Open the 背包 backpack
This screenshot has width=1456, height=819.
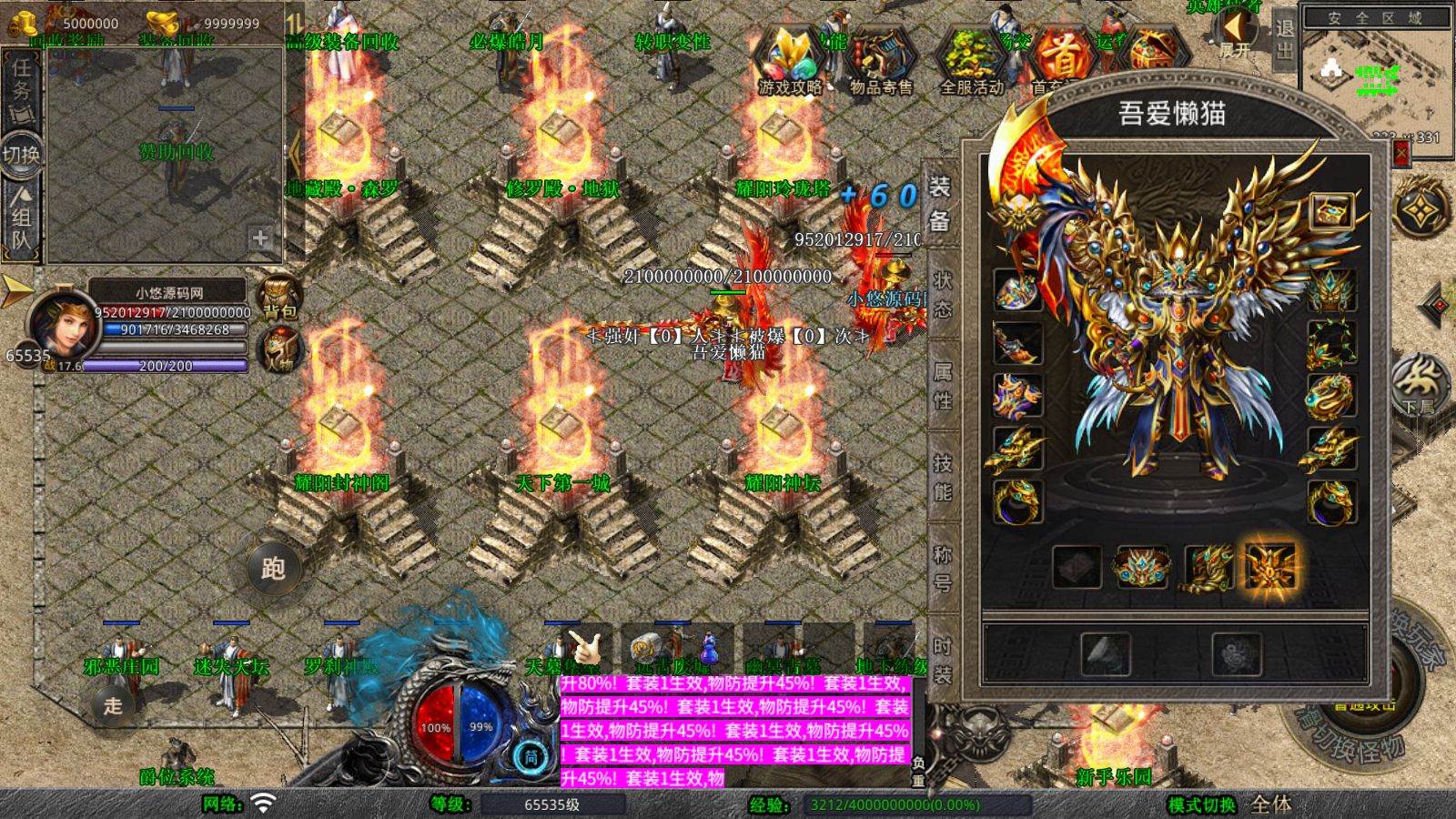[279, 296]
